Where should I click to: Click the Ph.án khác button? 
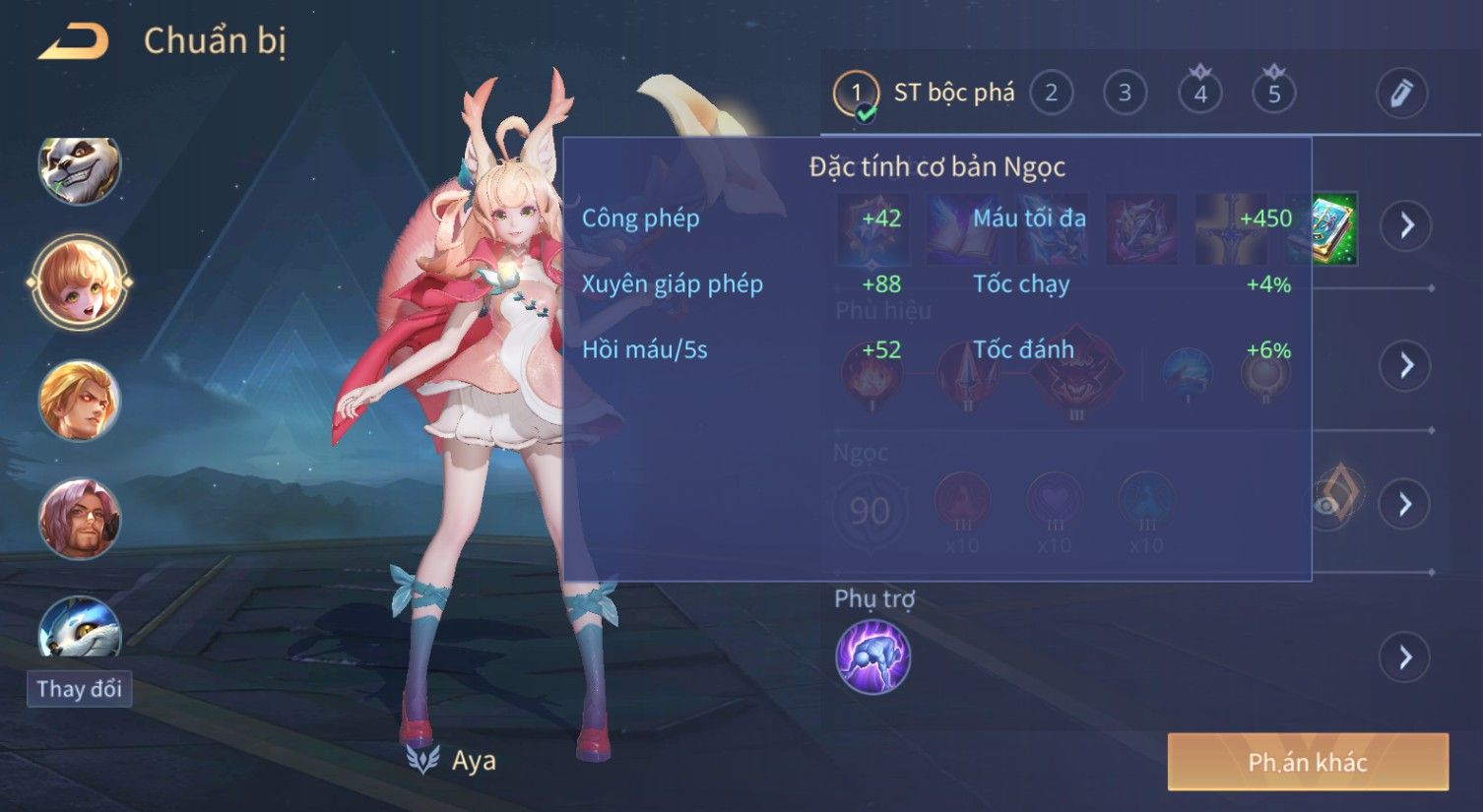click(x=1308, y=762)
